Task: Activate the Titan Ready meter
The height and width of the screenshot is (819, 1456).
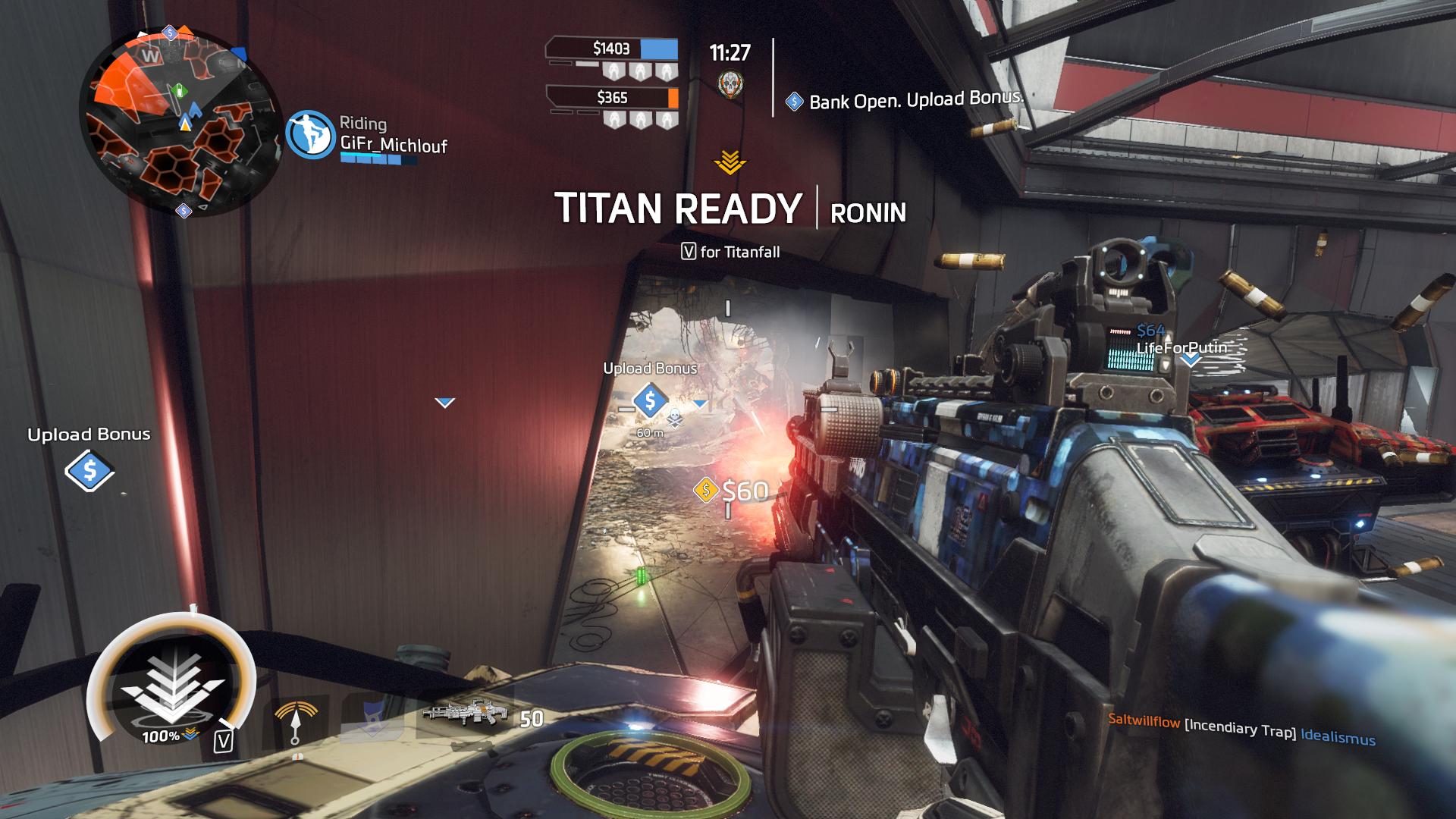Action: point(172,686)
